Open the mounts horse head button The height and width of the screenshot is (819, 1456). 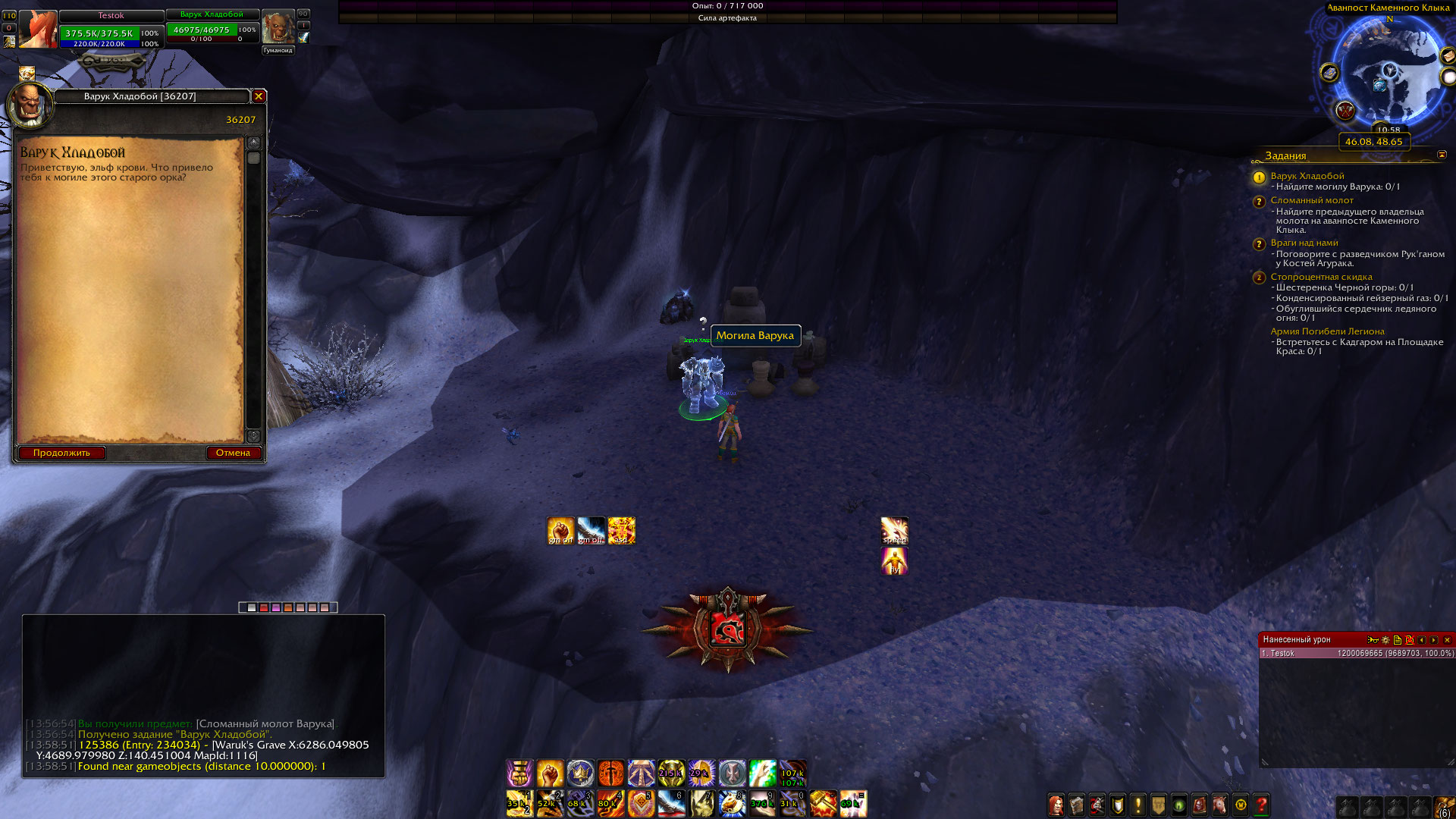1219,805
